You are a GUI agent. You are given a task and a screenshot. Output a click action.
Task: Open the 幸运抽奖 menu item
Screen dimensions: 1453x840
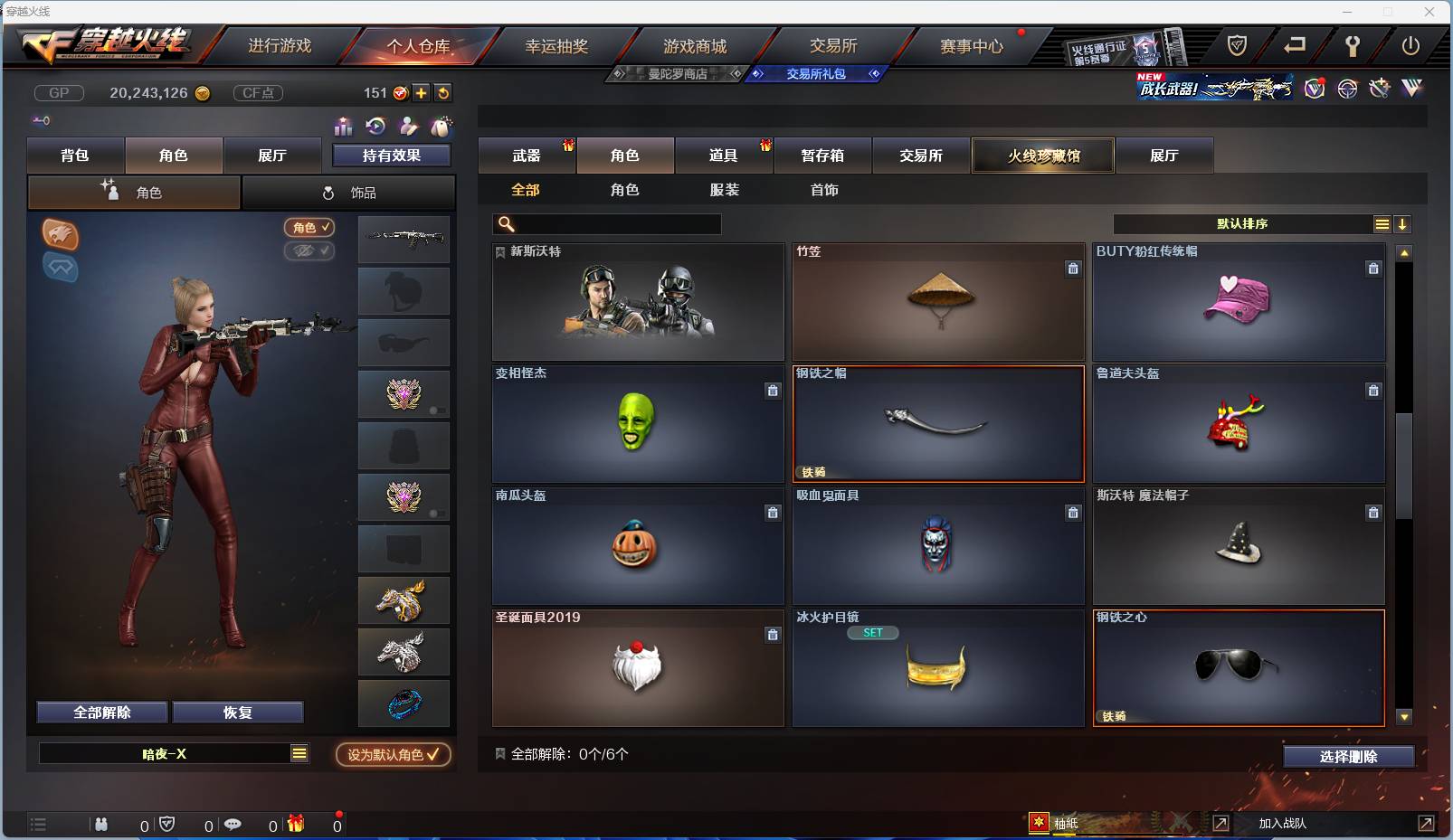click(556, 45)
